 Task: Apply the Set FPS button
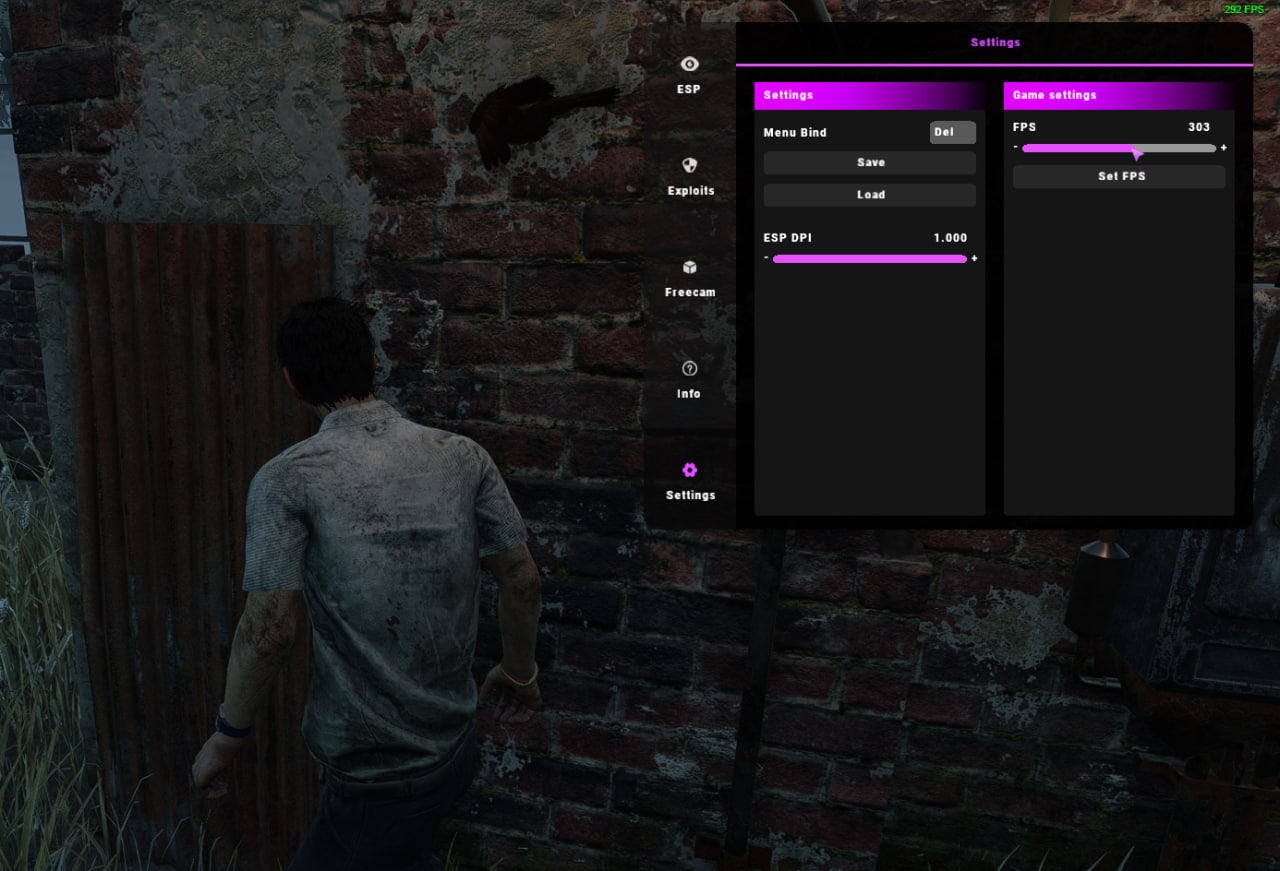pos(1120,177)
